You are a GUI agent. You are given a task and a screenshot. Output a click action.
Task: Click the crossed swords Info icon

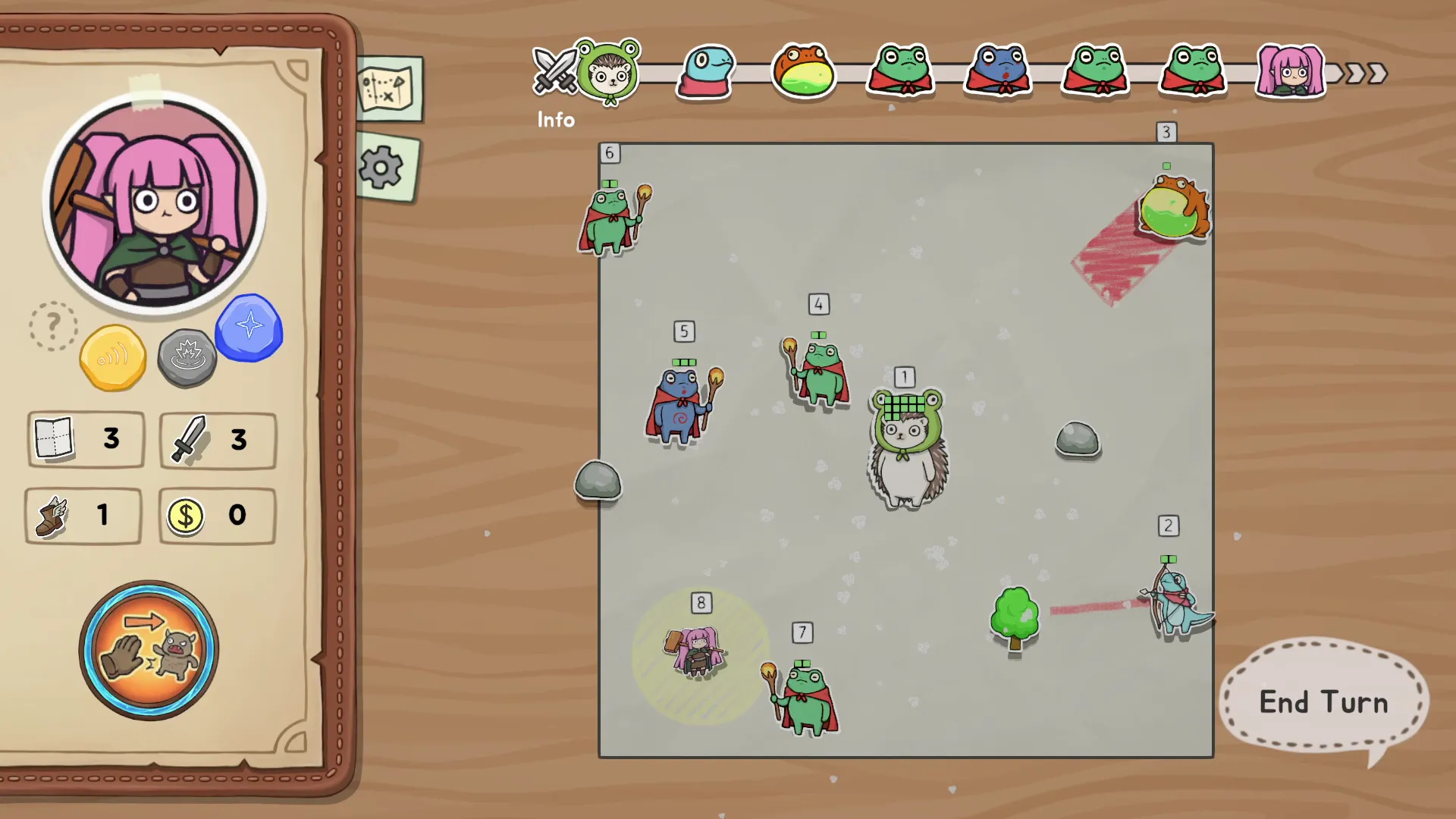click(556, 72)
